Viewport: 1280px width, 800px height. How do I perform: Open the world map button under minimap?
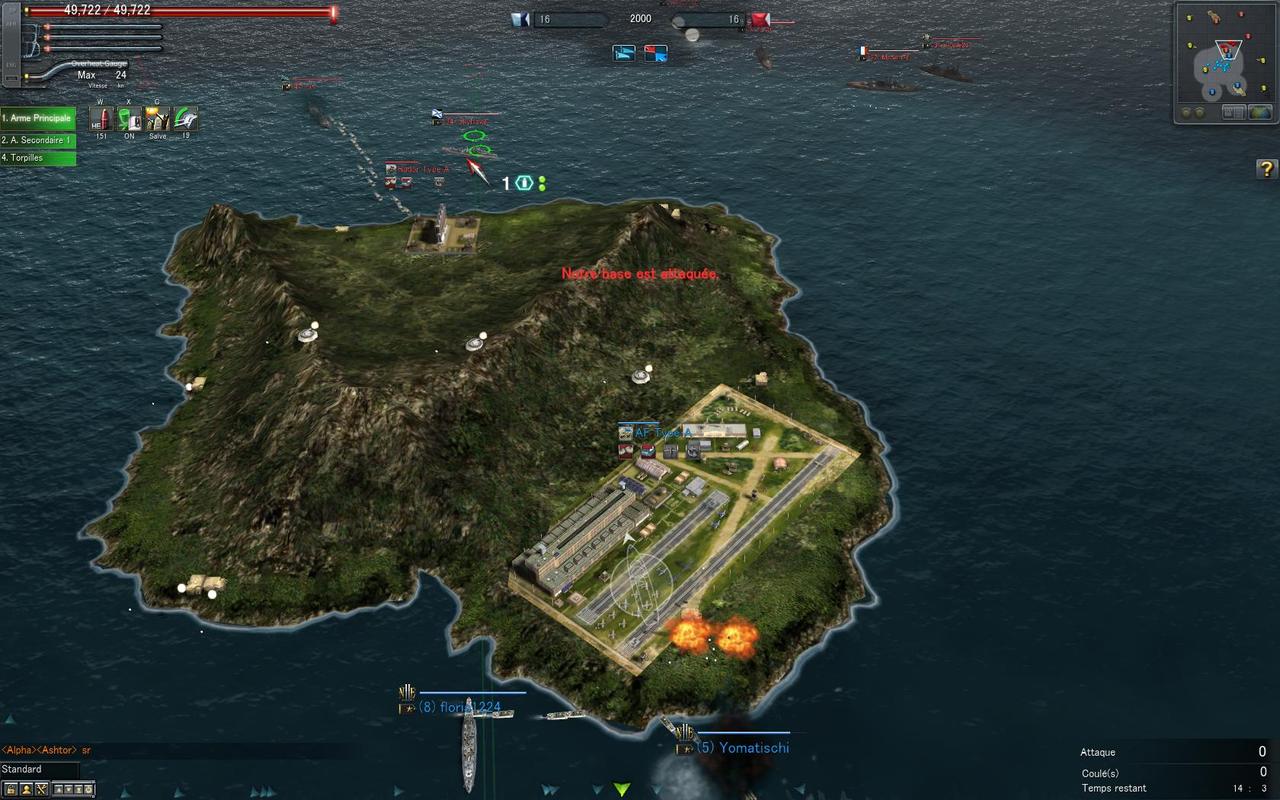[x=1260, y=112]
